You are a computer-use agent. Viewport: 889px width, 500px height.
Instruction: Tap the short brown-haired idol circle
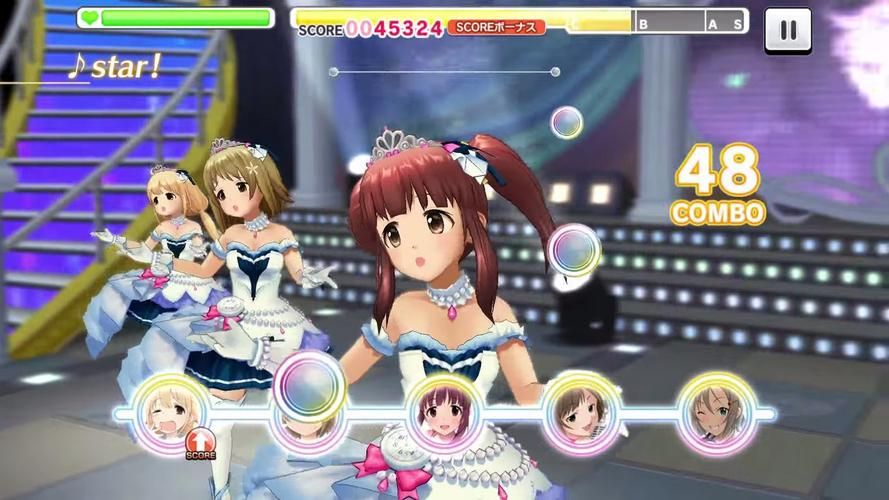point(580,413)
